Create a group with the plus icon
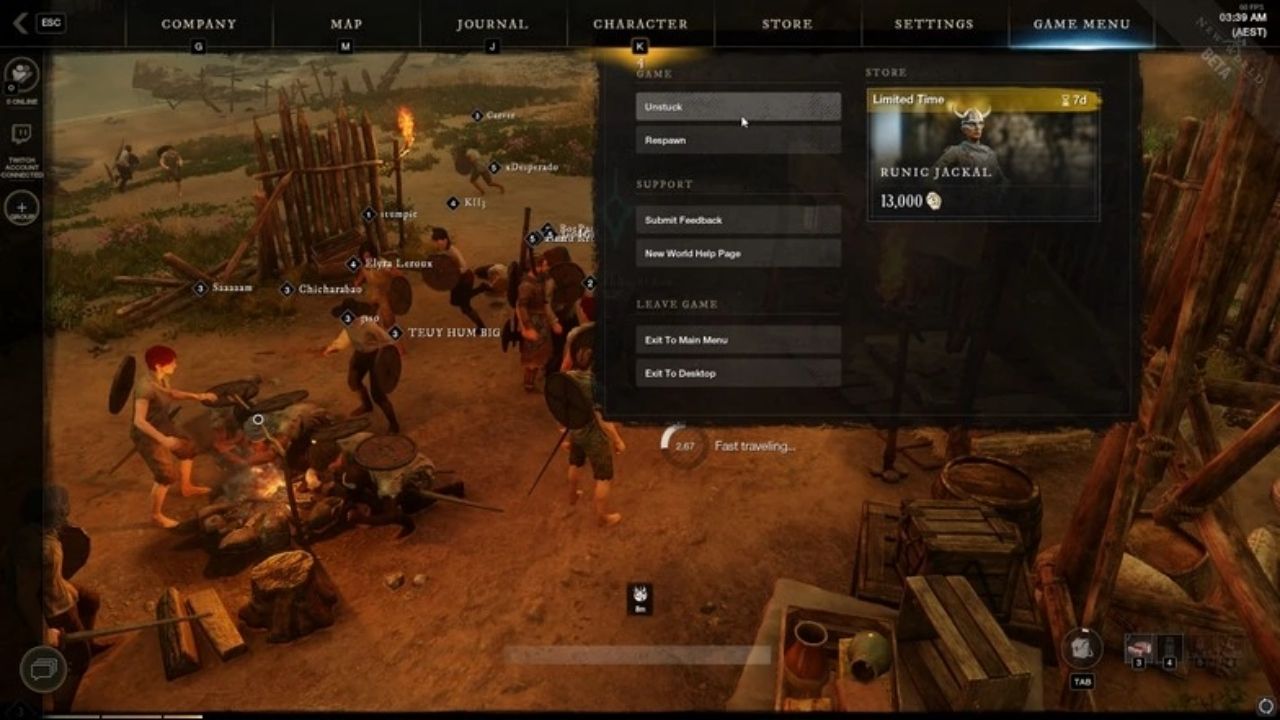 coord(21,207)
